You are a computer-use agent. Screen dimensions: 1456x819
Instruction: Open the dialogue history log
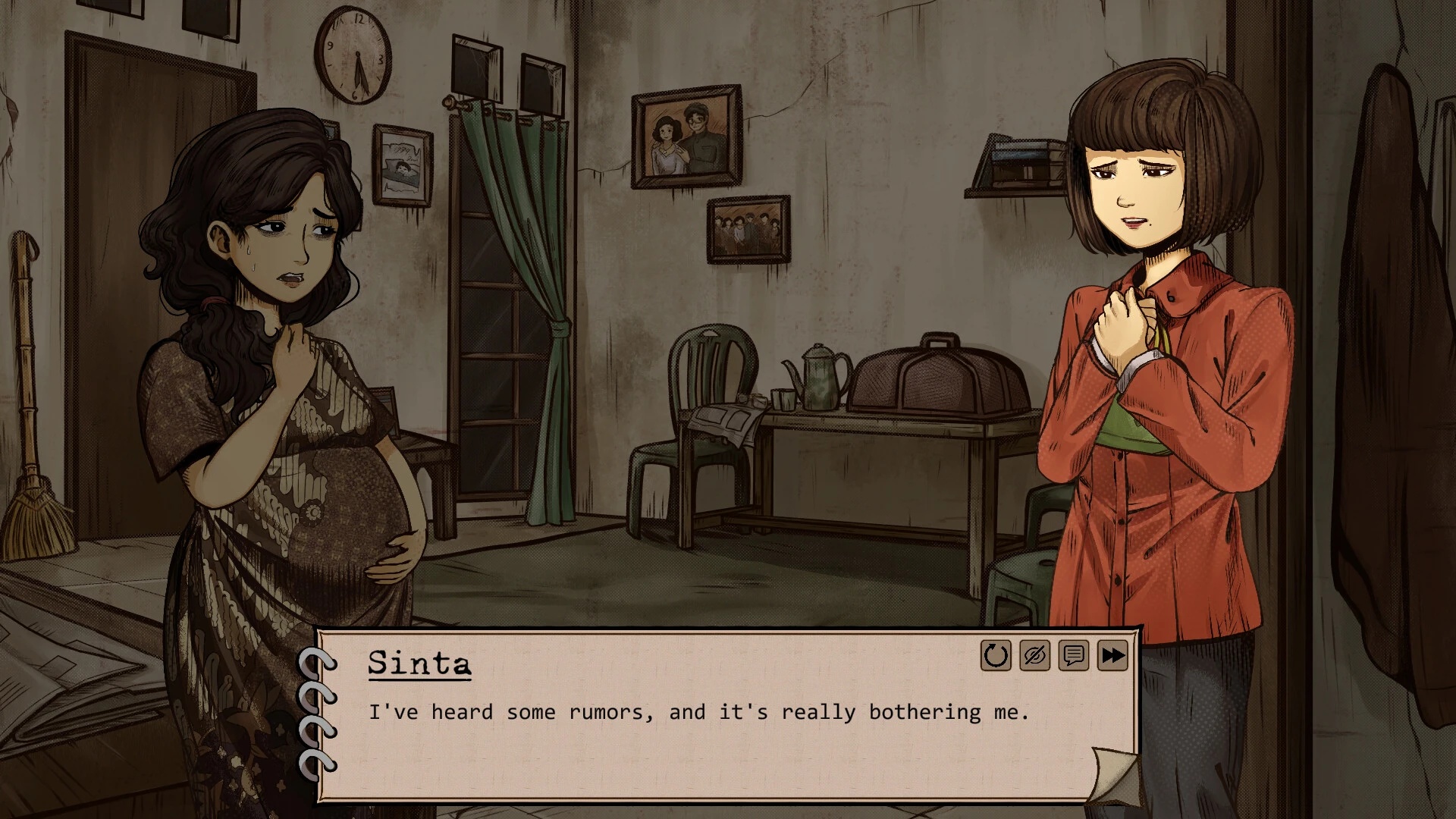[x=1073, y=656]
